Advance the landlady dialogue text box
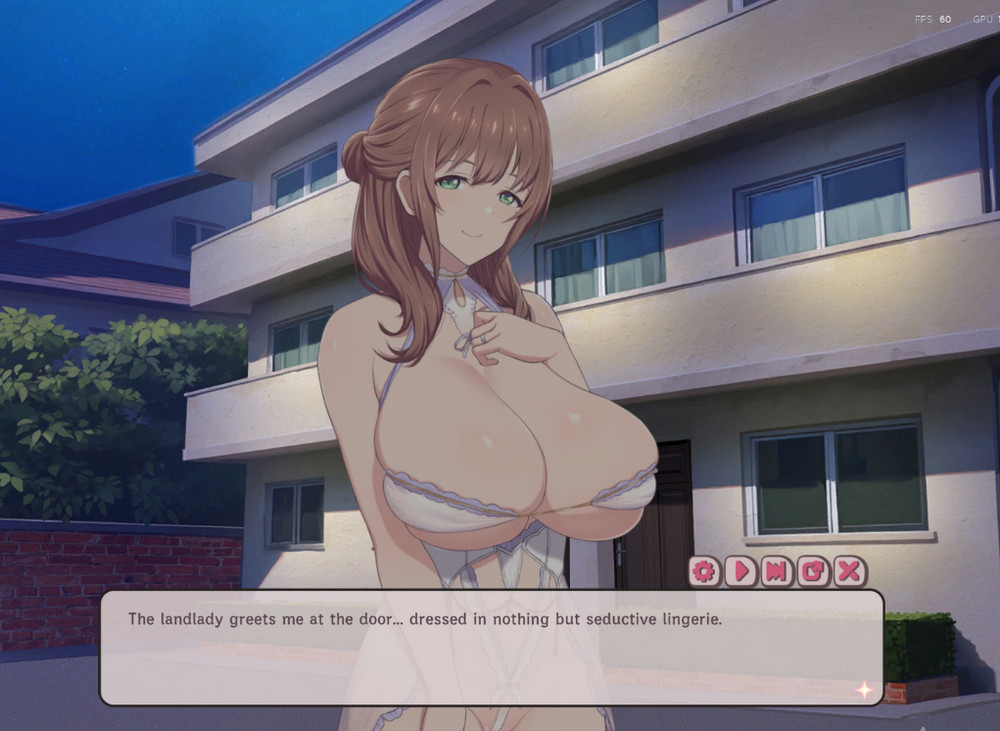 [x=491, y=647]
